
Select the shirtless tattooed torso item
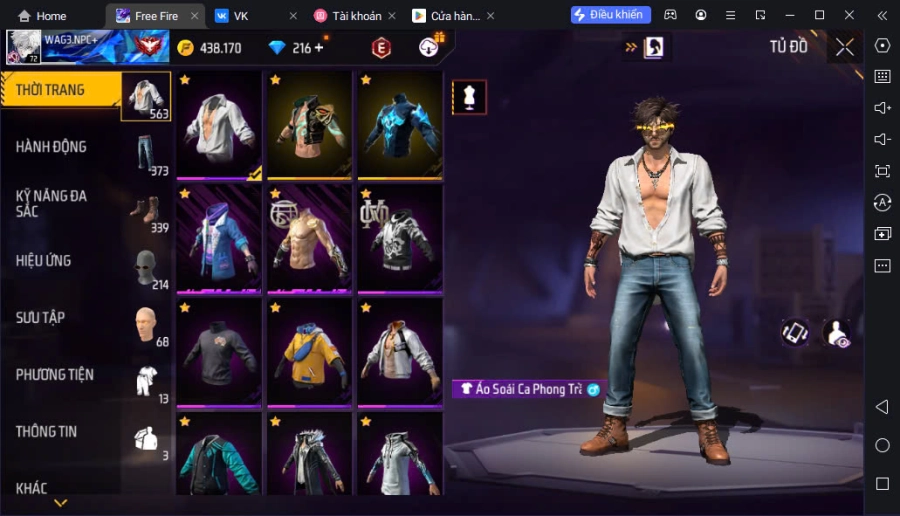310,238
